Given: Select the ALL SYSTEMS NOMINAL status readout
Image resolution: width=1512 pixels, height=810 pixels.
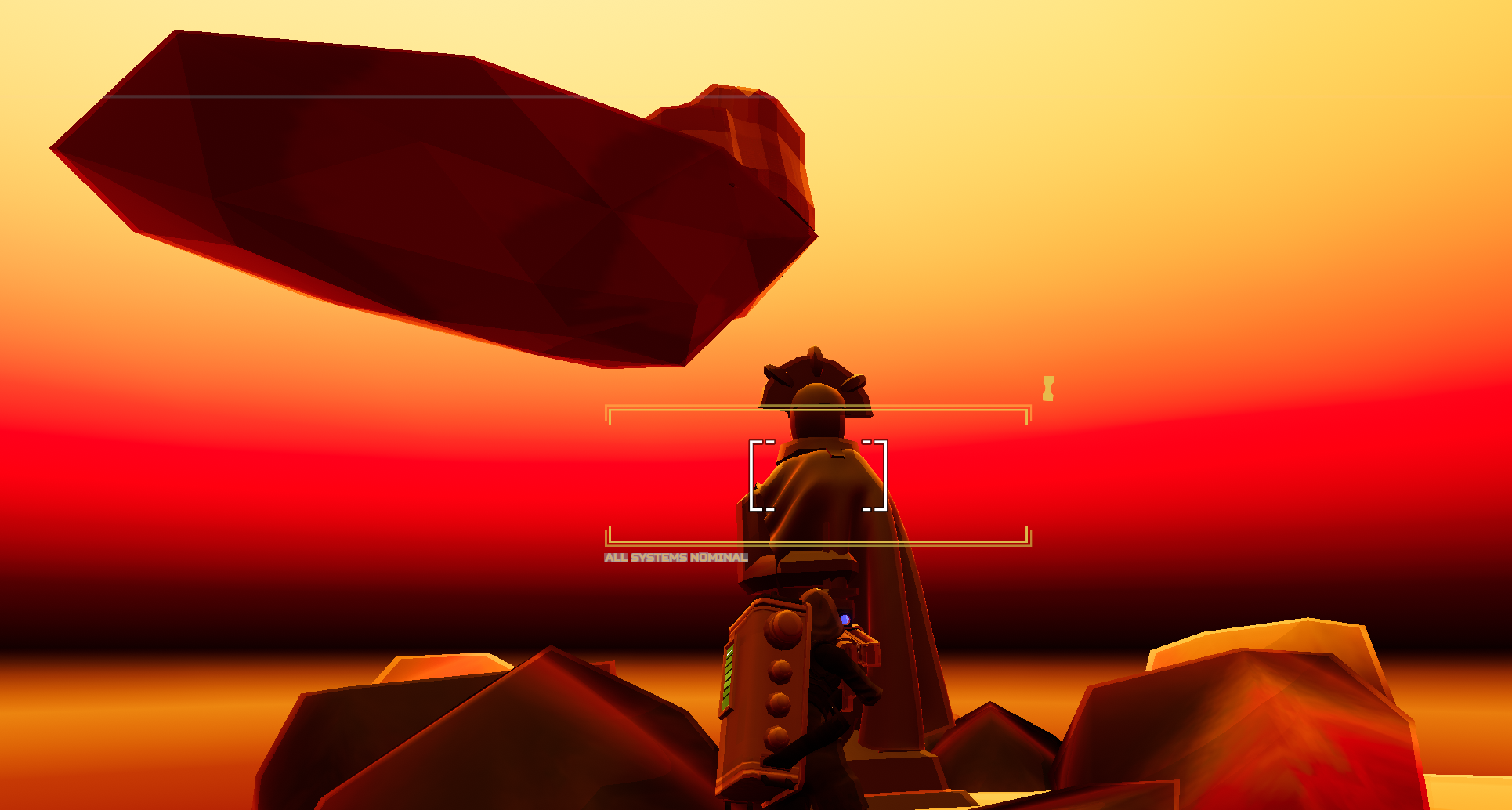Looking at the screenshot, I should [x=675, y=558].
